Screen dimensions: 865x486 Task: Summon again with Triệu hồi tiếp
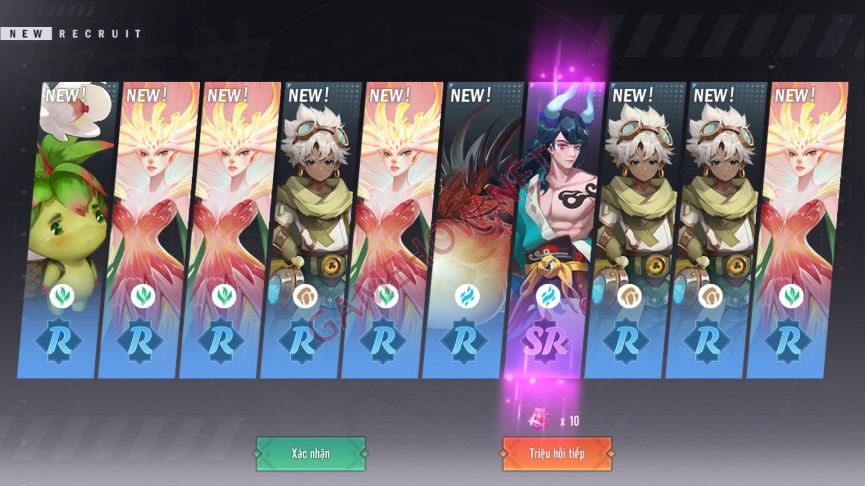tap(556, 453)
